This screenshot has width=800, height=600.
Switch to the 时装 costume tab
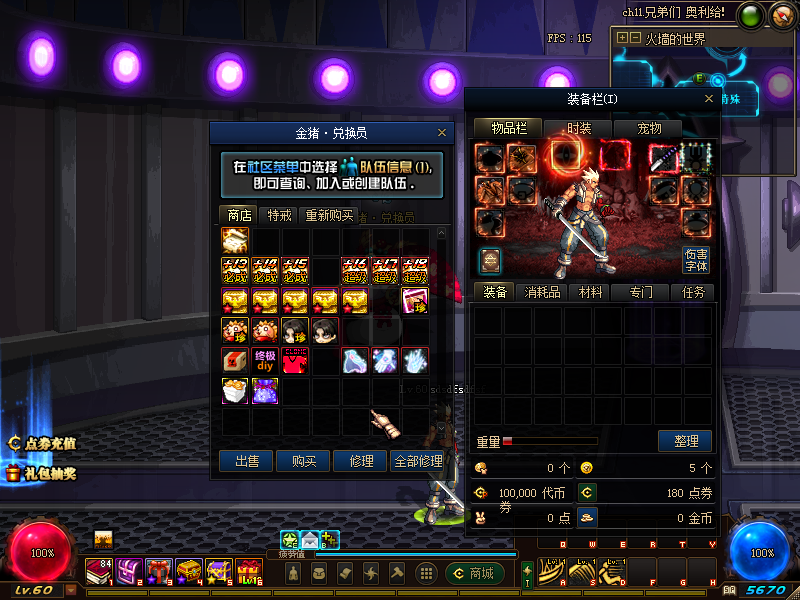click(x=579, y=129)
